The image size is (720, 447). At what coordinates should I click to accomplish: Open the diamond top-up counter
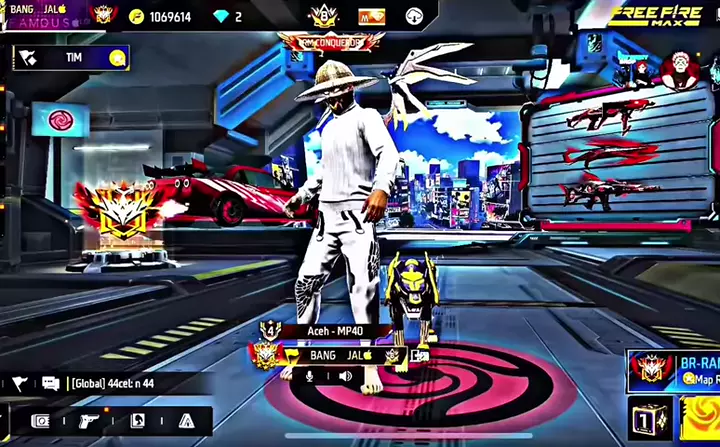point(228,17)
